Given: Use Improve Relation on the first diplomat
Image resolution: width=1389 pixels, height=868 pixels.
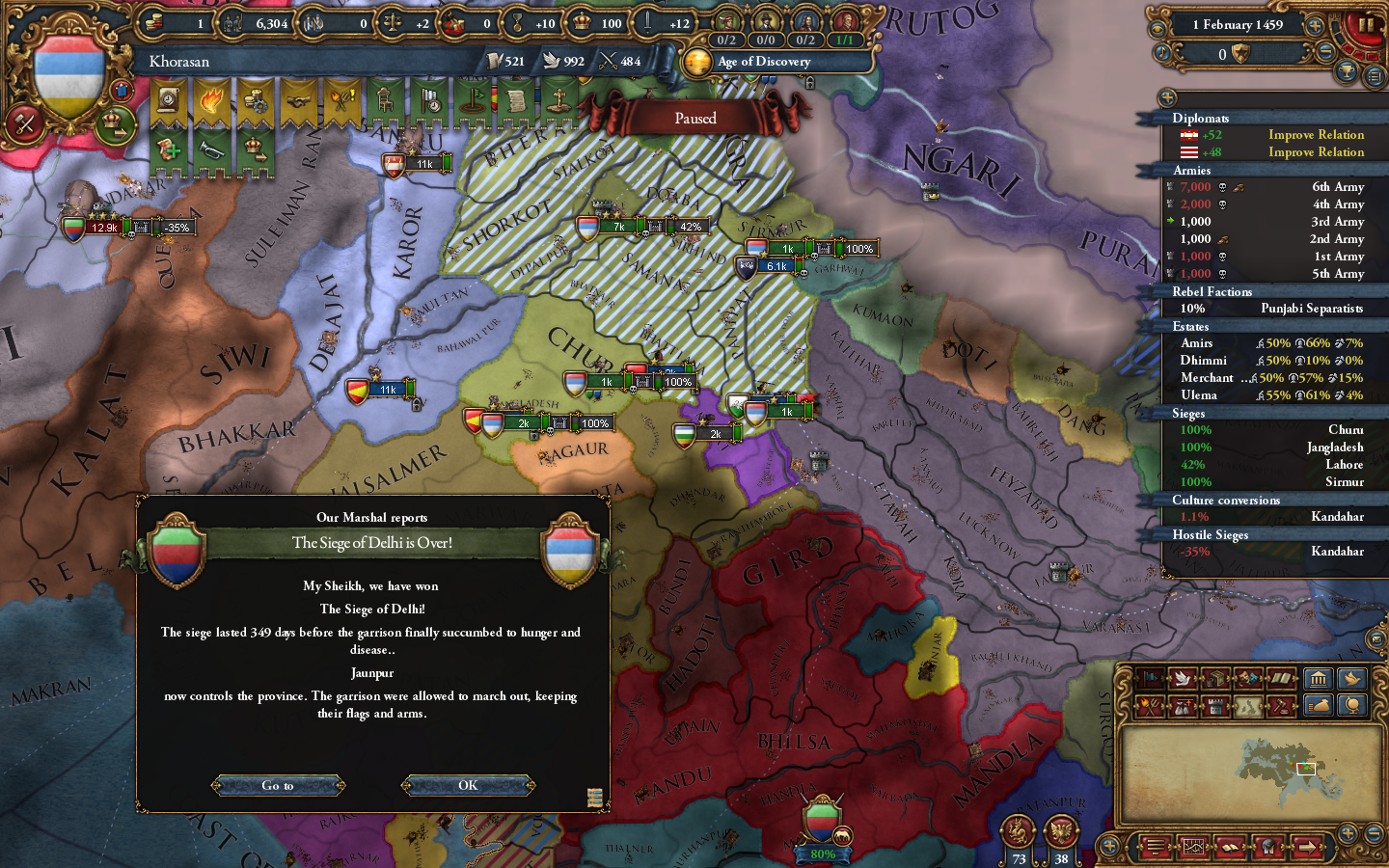Looking at the screenshot, I should coord(1316,135).
